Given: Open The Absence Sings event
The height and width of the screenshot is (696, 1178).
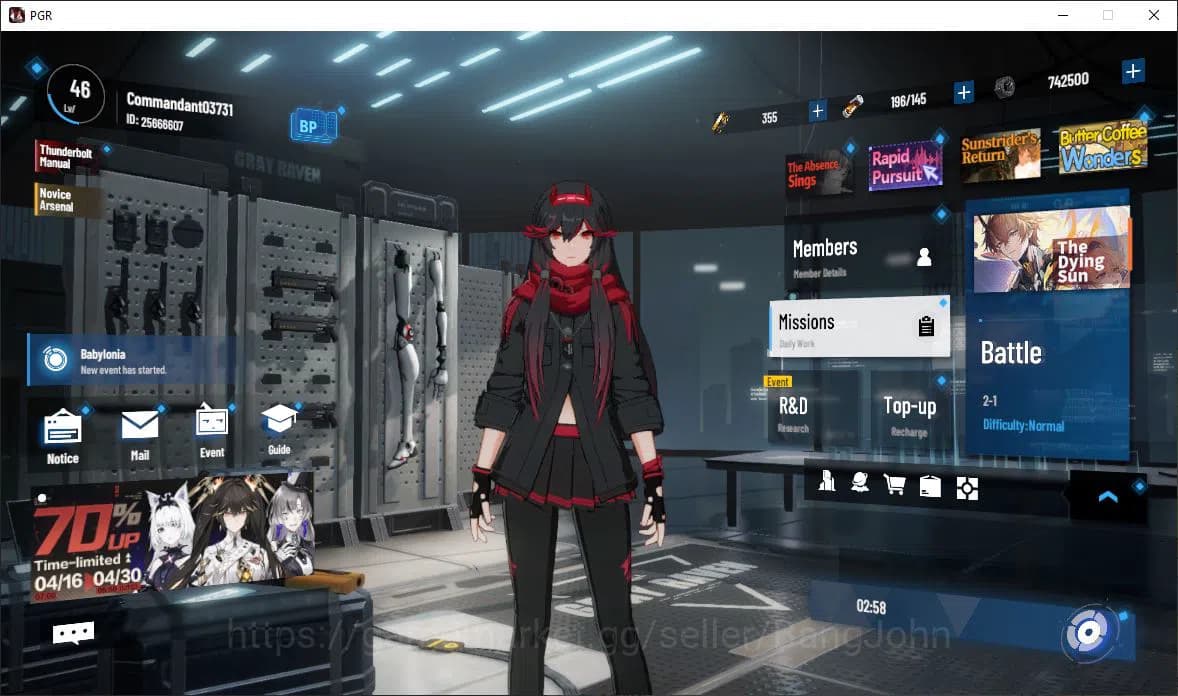Looking at the screenshot, I should pos(818,173).
